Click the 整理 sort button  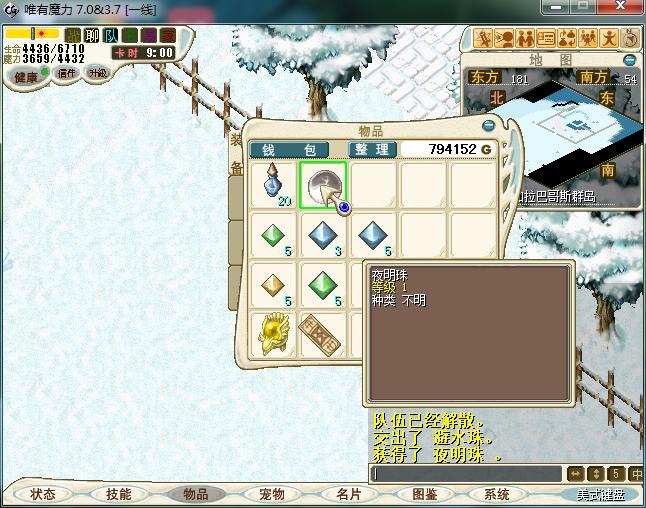372,149
